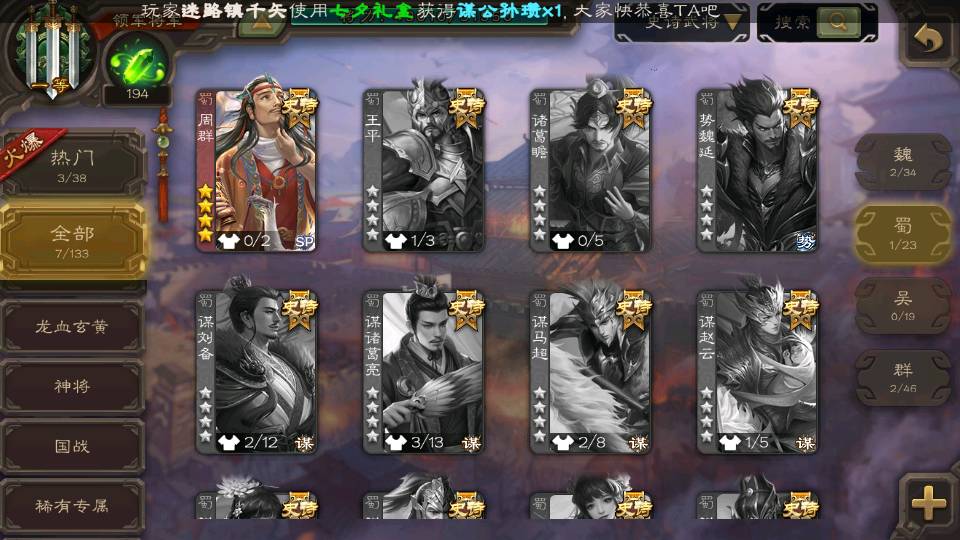Filter heroes by 群 faction
Screen dimensions: 960x540
[x=903, y=377]
